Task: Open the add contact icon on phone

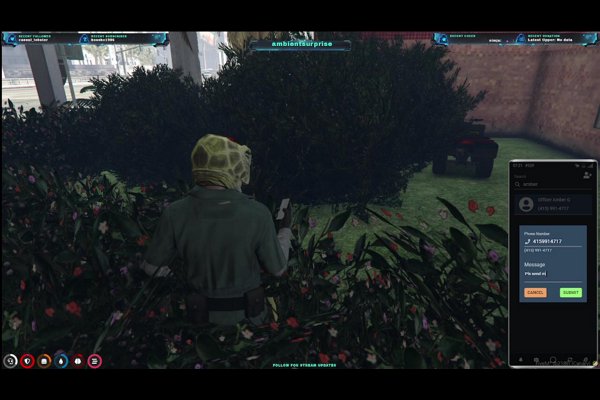Action: [x=587, y=175]
